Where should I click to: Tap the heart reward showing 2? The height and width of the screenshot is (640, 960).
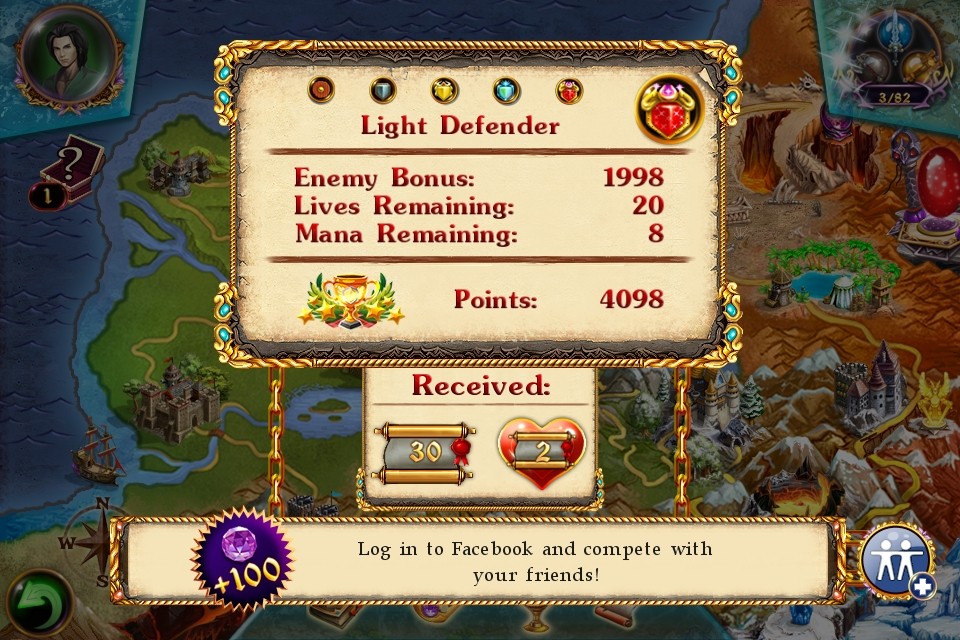(x=541, y=453)
